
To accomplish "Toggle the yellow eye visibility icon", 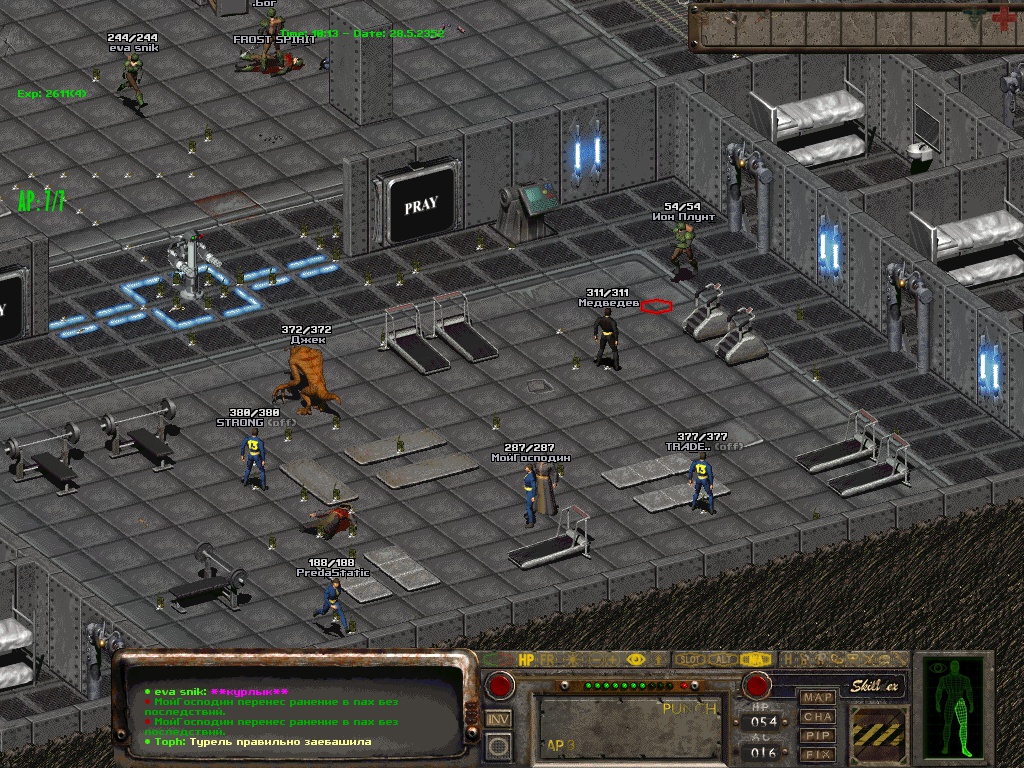I will click(x=635, y=660).
